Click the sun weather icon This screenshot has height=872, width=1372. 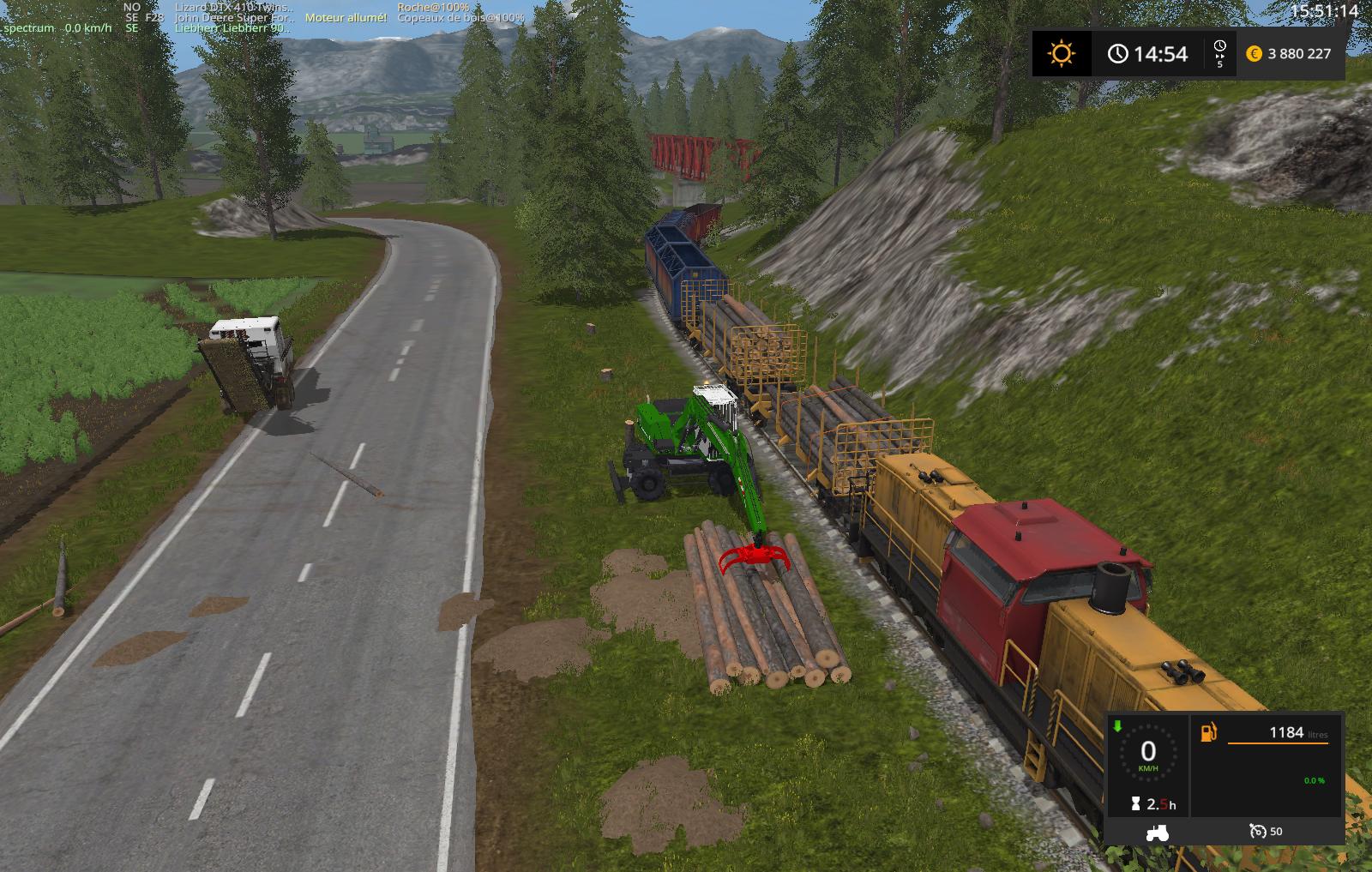pos(1061,54)
